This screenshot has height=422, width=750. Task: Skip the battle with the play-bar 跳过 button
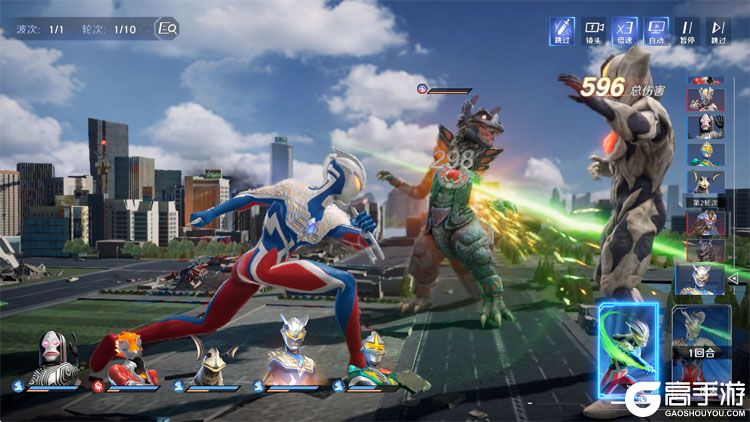coord(718,31)
